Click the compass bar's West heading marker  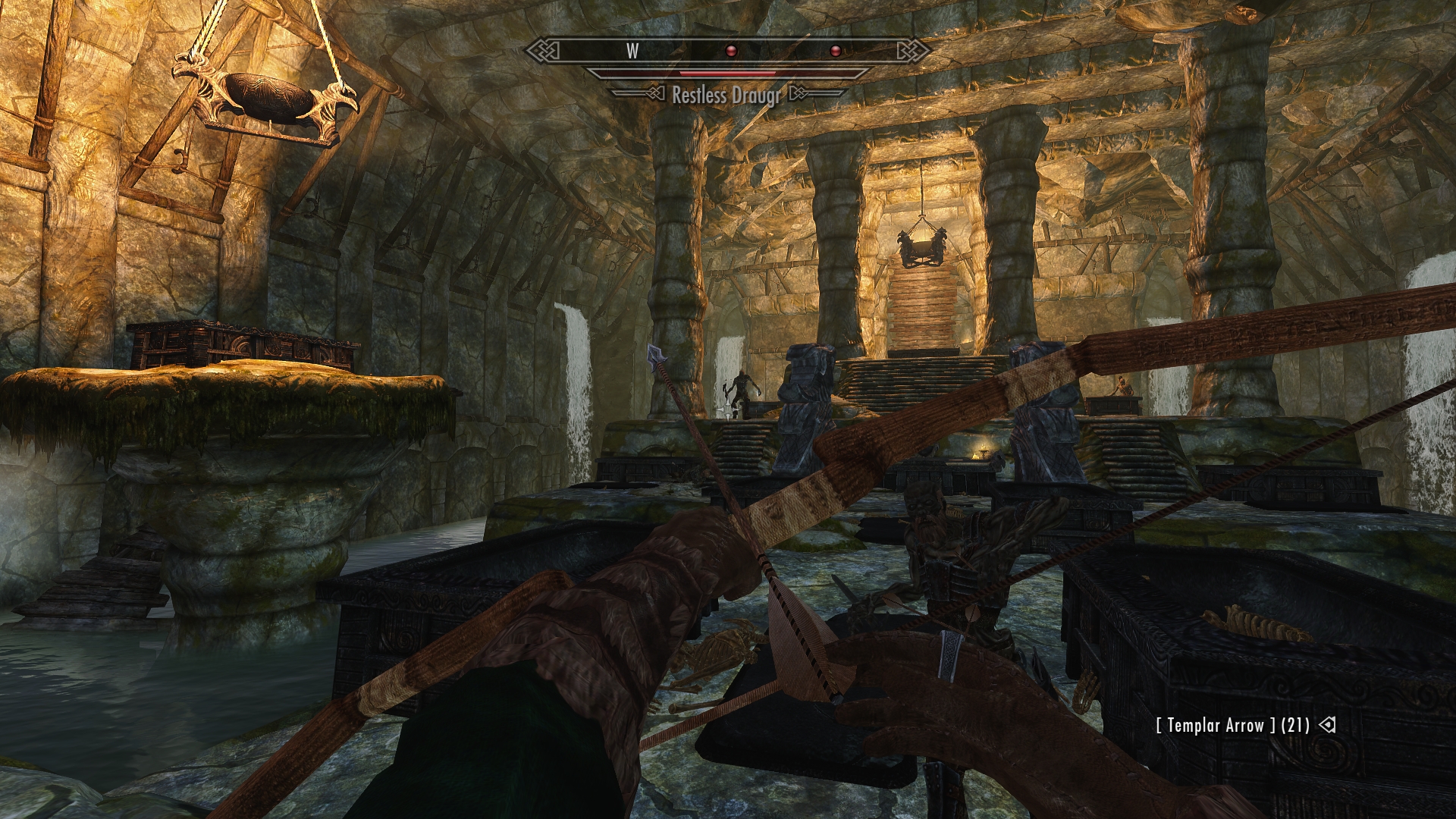[632, 51]
